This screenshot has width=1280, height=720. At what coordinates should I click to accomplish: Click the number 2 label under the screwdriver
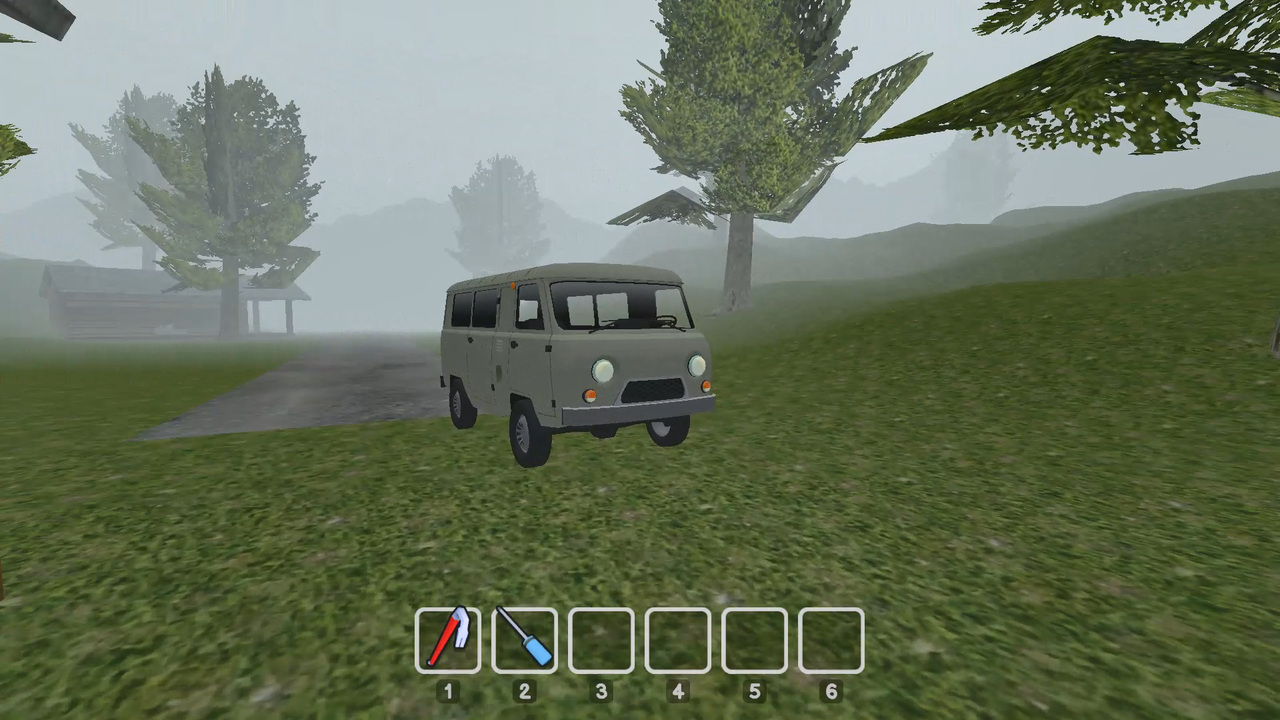(524, 692)
